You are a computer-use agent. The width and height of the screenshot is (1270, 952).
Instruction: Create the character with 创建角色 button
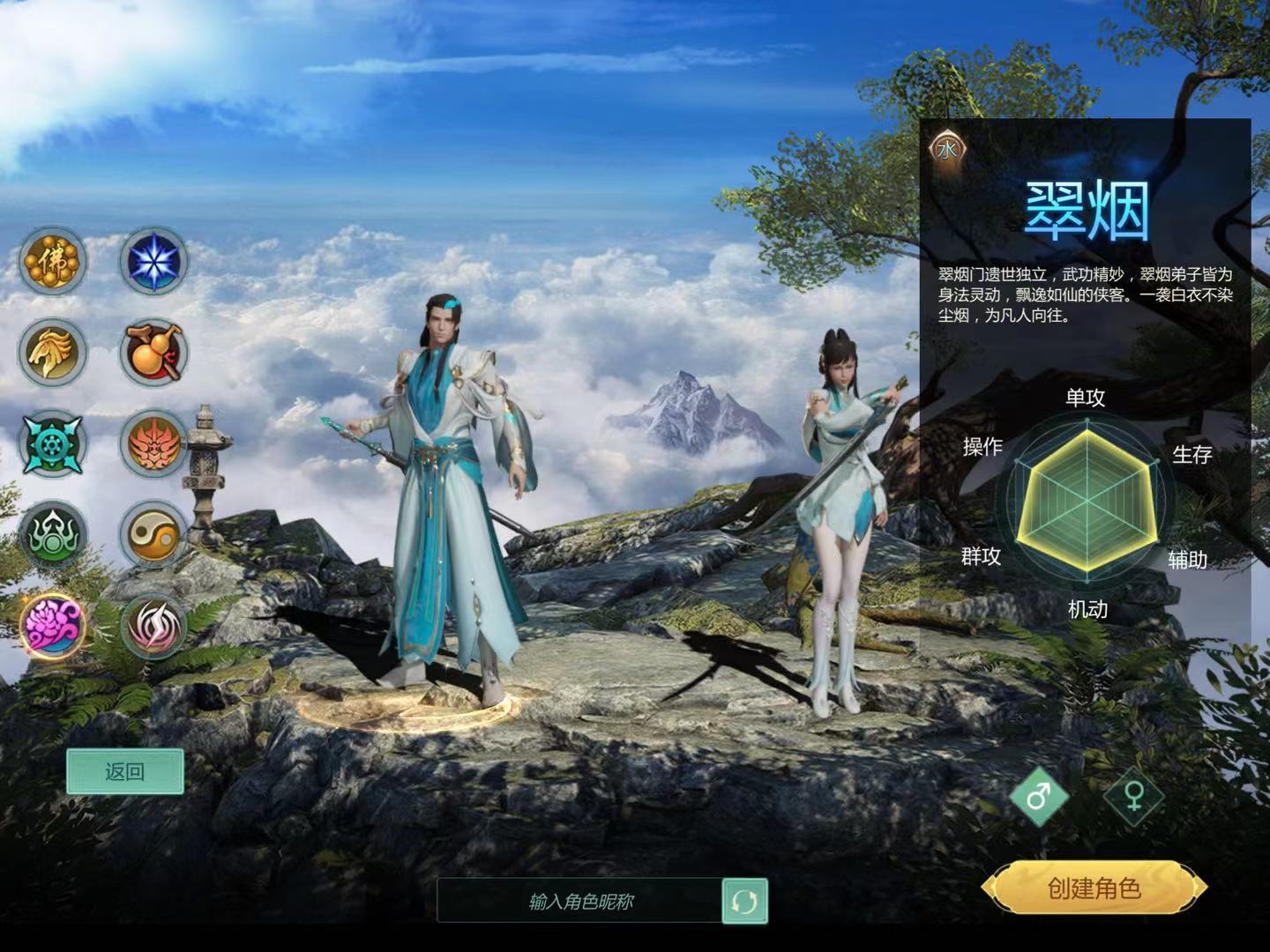coord(1094,889)
